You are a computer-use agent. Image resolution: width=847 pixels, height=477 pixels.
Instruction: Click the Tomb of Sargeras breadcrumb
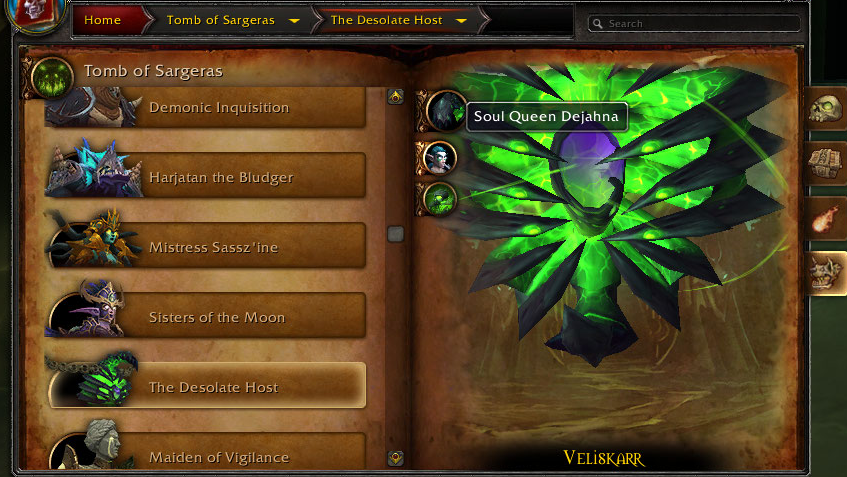coord(220,20)
